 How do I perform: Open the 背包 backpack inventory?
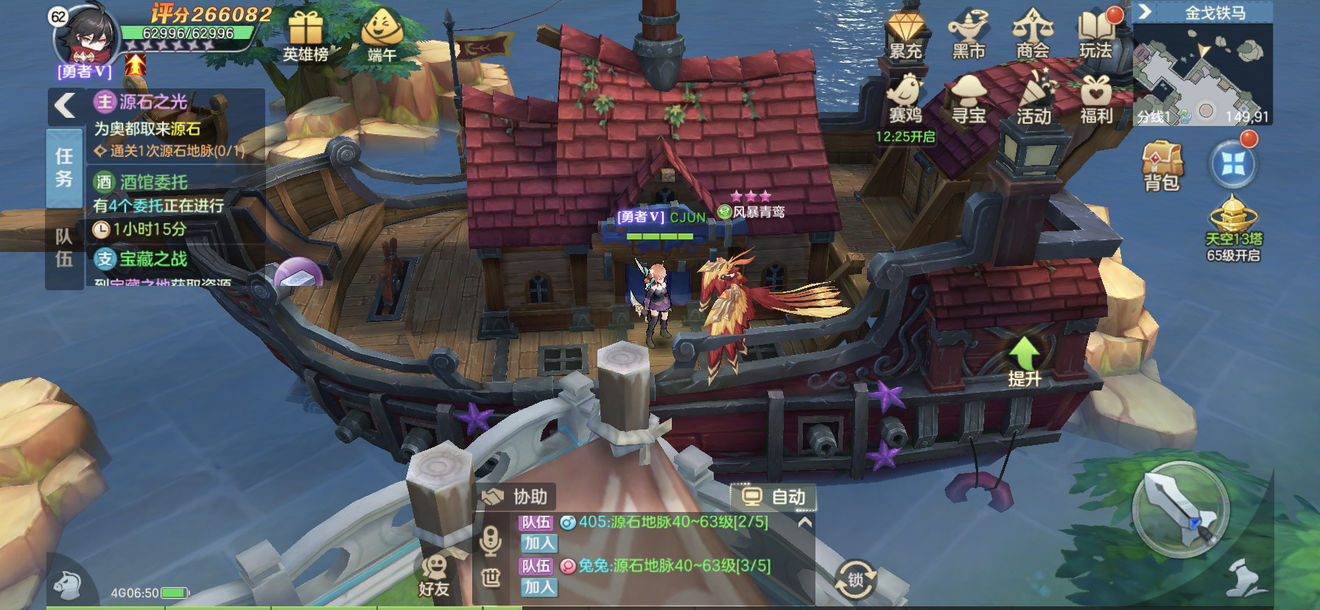click(1162, 164)
